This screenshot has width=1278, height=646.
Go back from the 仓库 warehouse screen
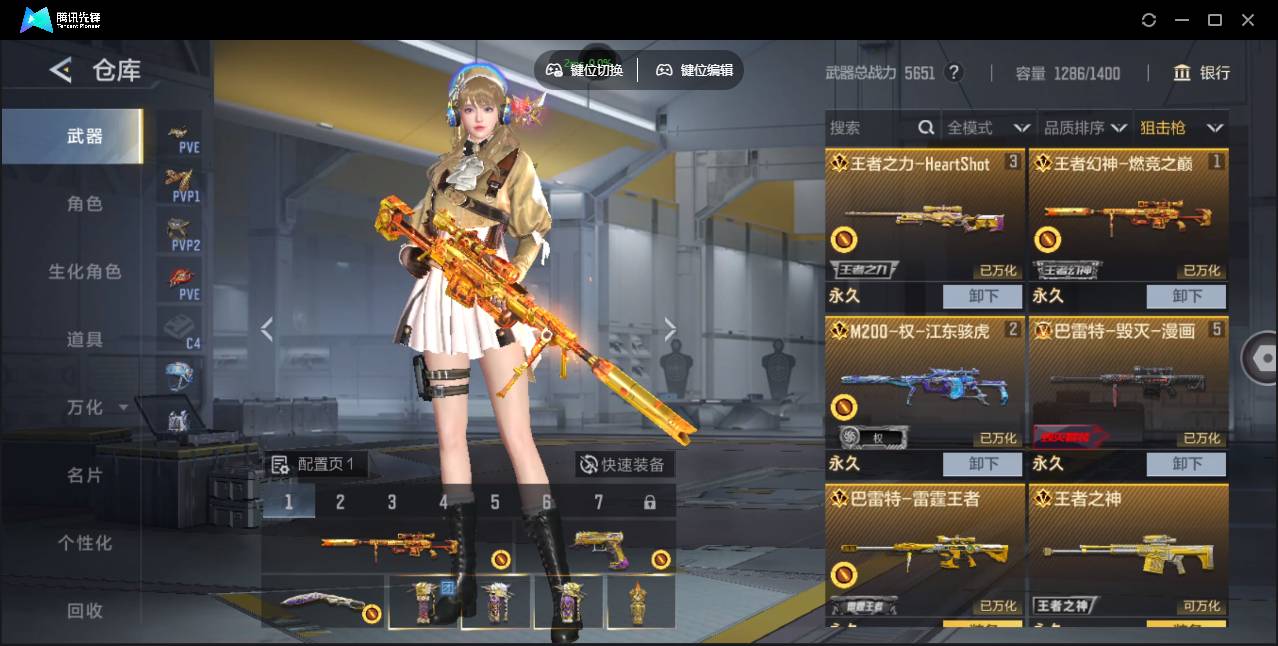61,70
